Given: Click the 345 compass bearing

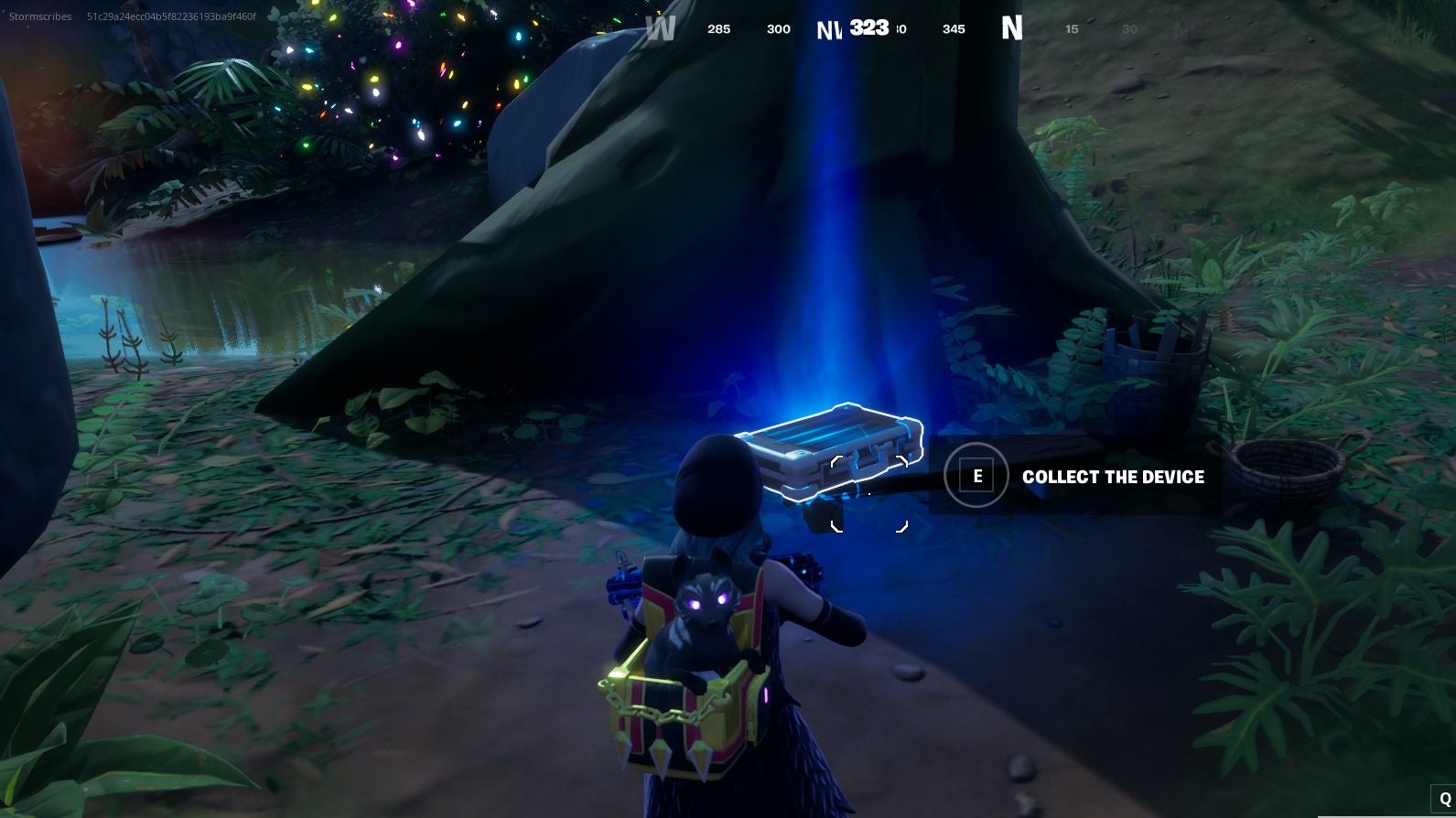Looking at the screenshot, I should pos(954,28).
